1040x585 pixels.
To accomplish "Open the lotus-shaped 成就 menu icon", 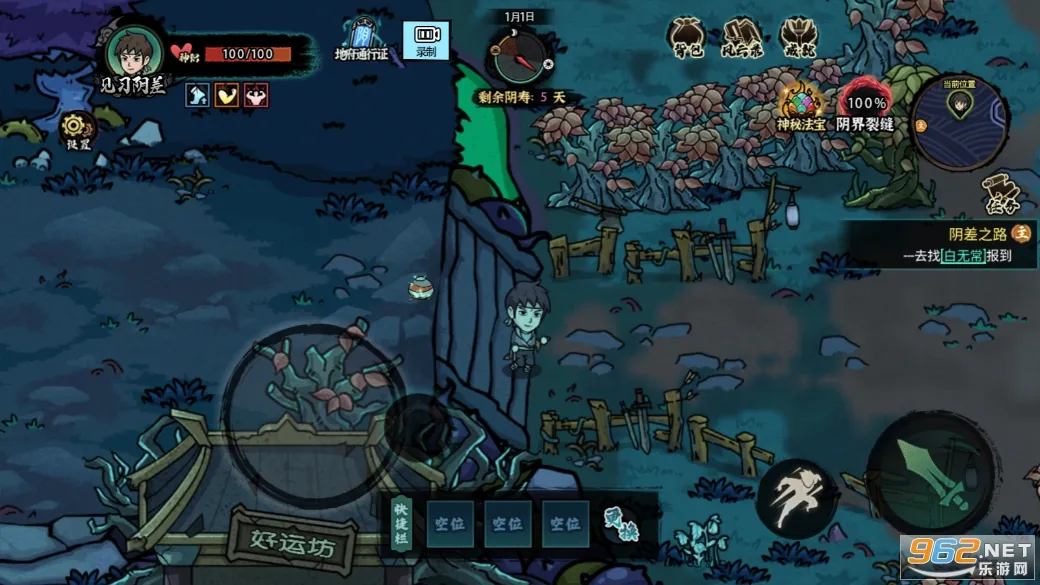I will click(799, 36).
